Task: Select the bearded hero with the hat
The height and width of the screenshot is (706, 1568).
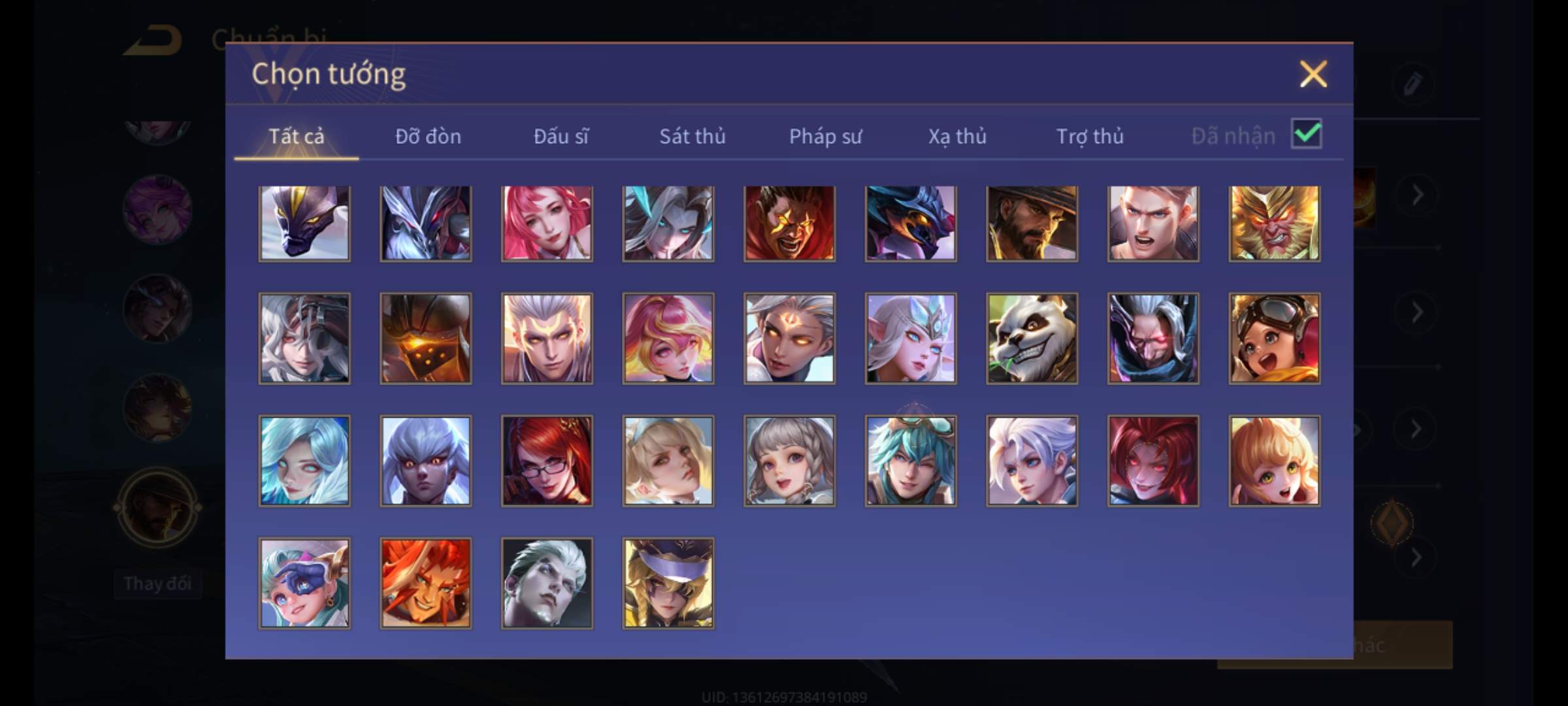Action: coord(1032,223)
